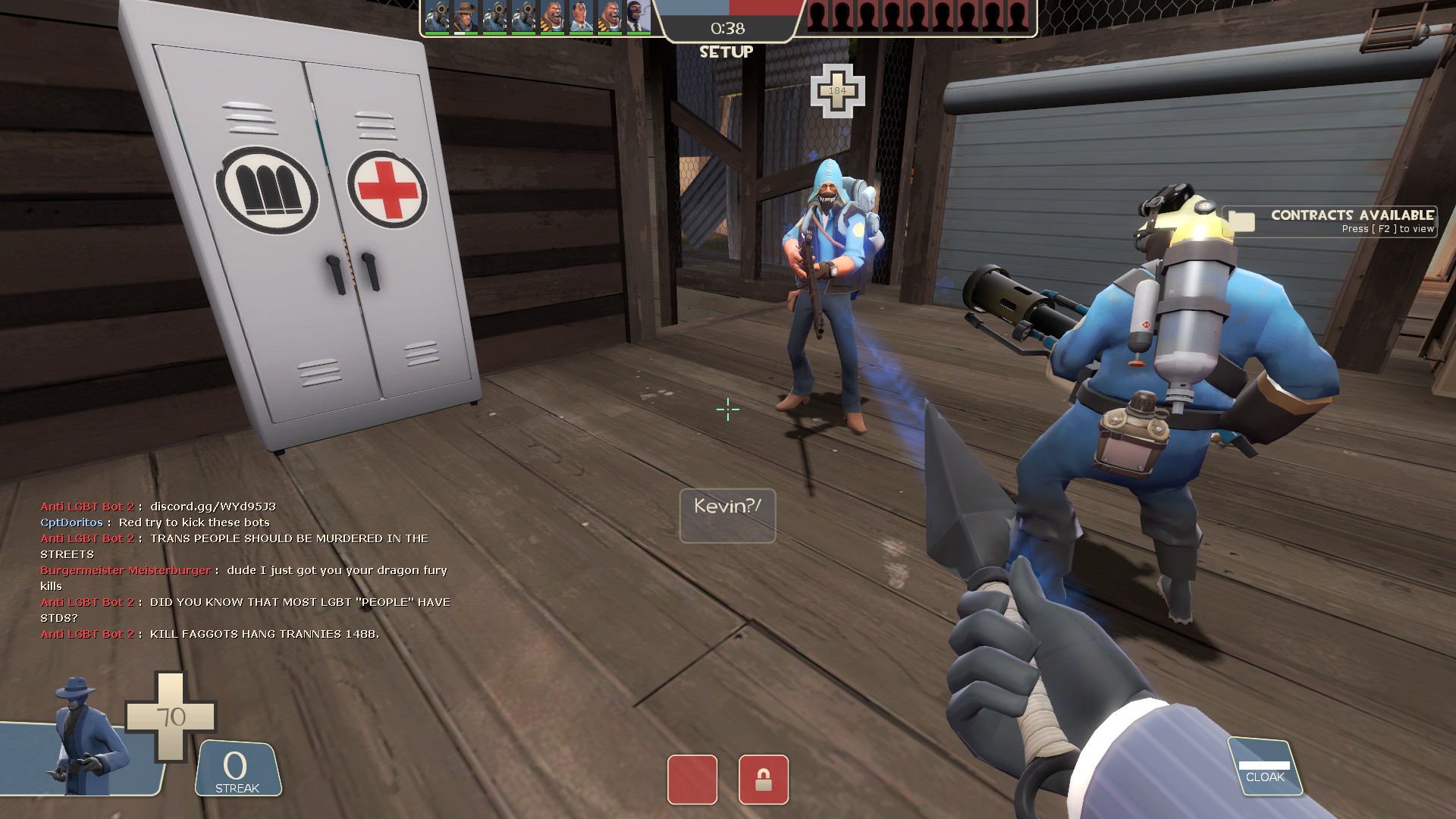Click the padlocked control point icon
1456x819 pixels.
click(763, 780)
